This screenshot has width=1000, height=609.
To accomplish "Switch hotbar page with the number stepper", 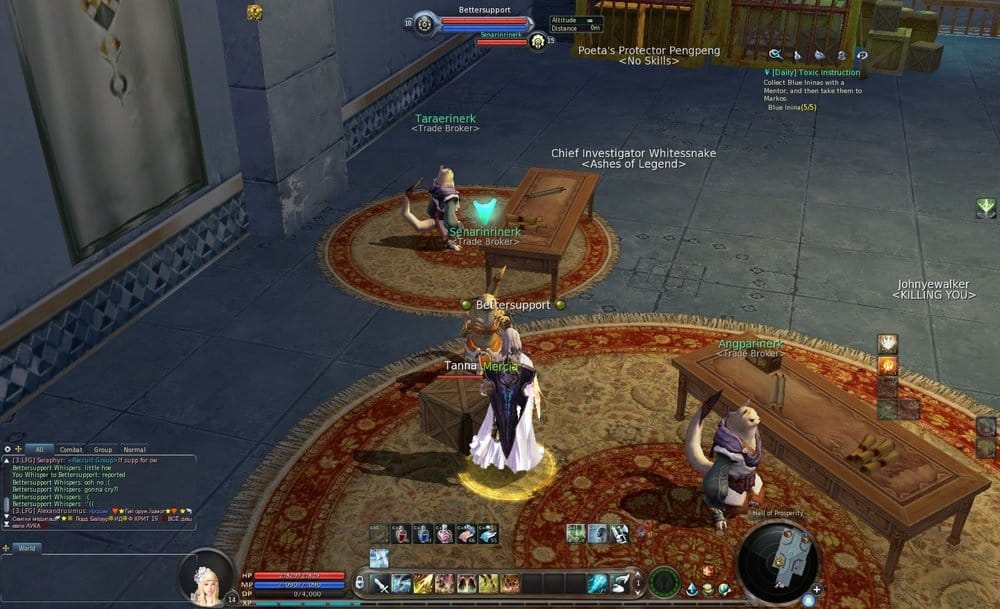I will [637, 582].
